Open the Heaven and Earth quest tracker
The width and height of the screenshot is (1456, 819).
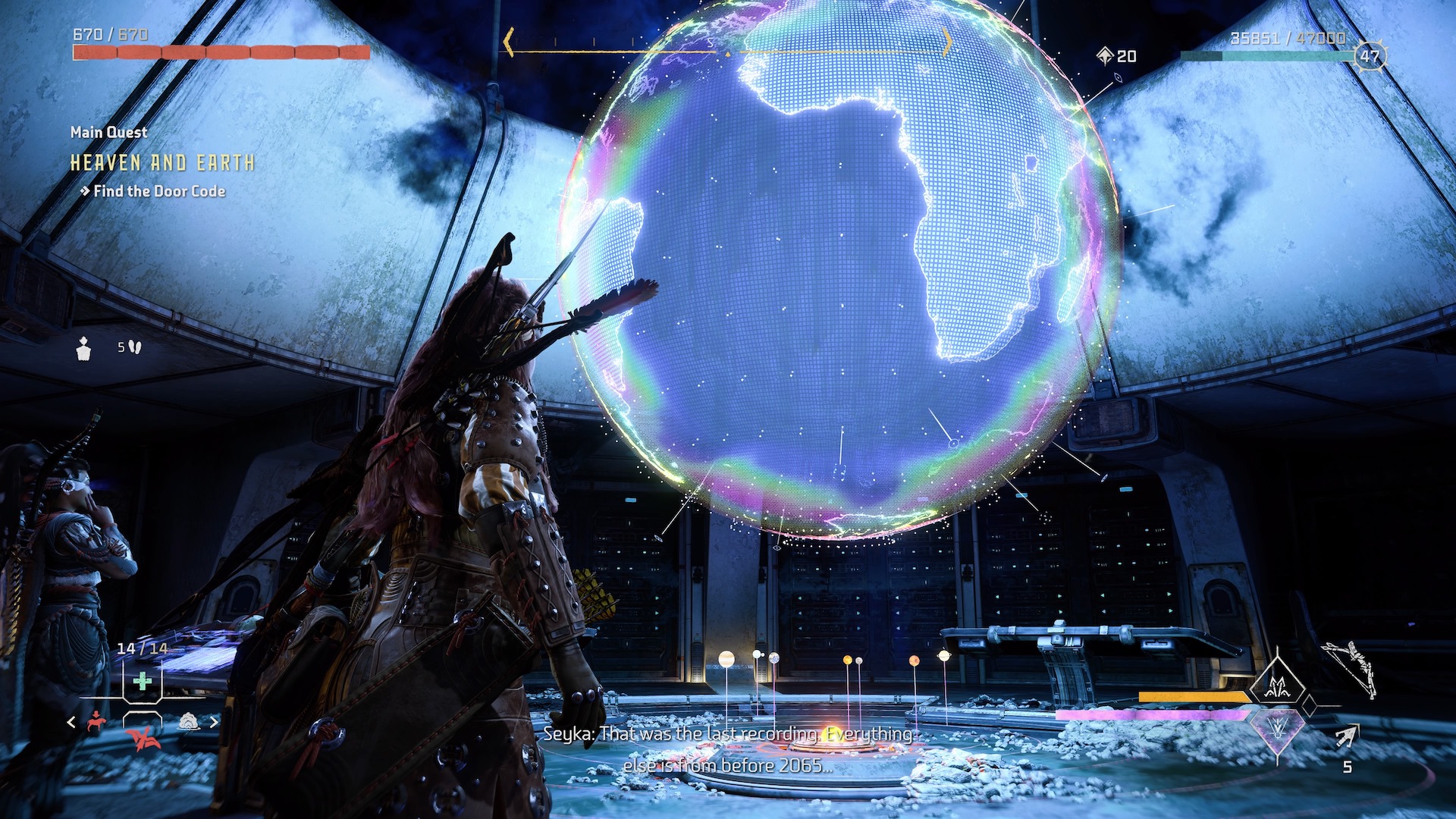(x=162, y=163)
